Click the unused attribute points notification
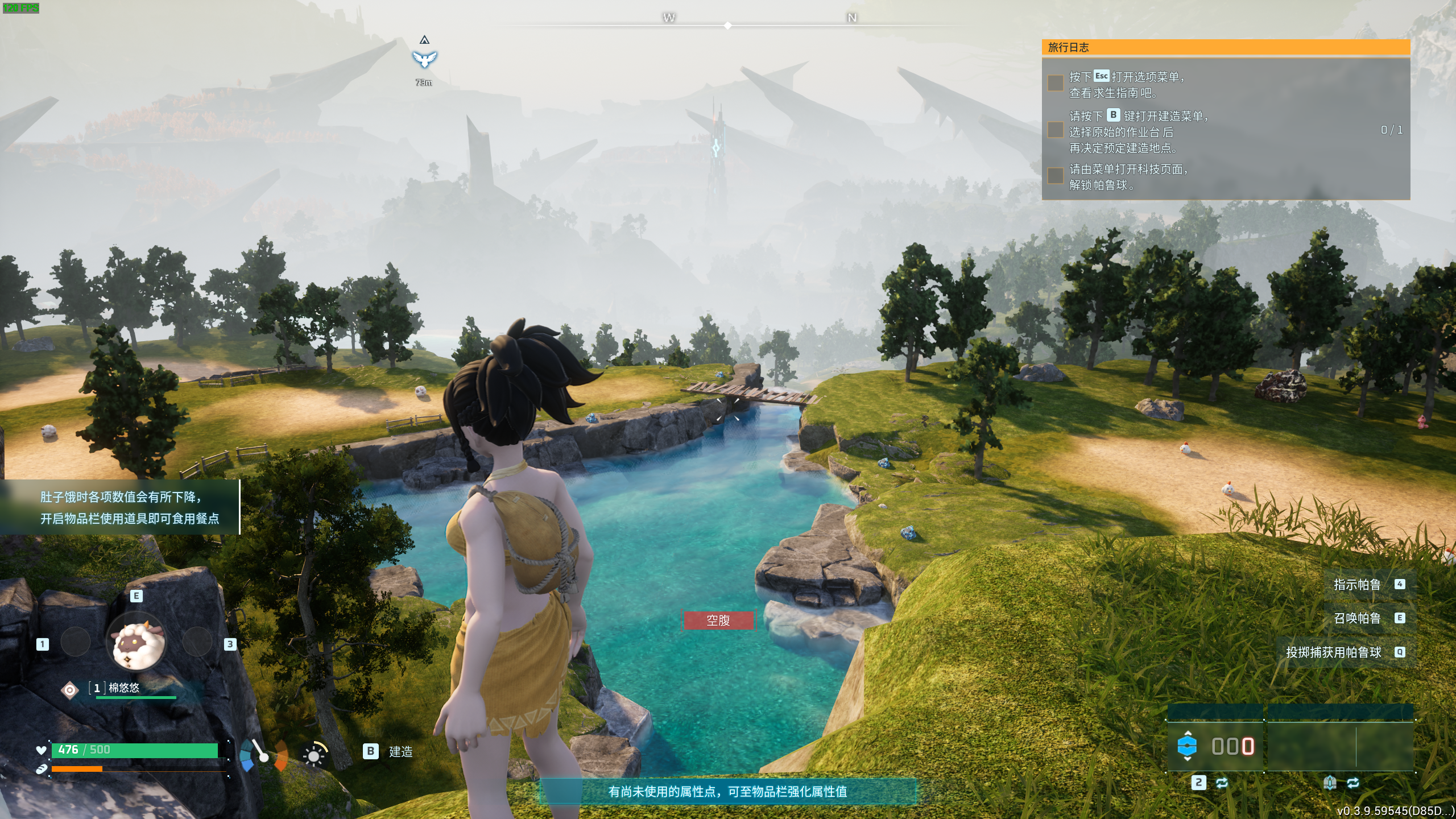The width and height of the screenshot is (1456, 819). click(727, 791)
